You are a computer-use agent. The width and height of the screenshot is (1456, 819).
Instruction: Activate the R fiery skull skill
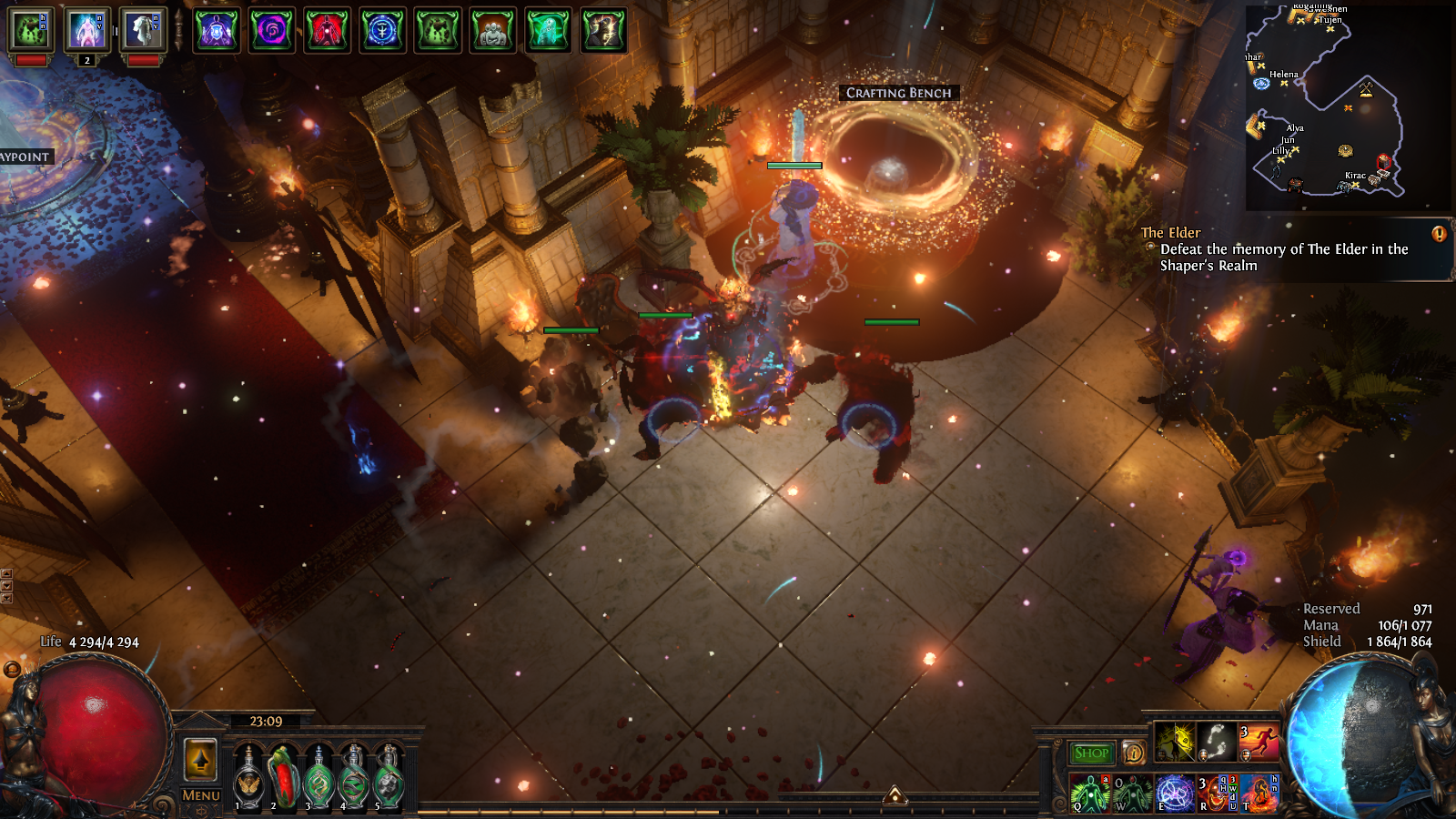tap(1217, 793)
